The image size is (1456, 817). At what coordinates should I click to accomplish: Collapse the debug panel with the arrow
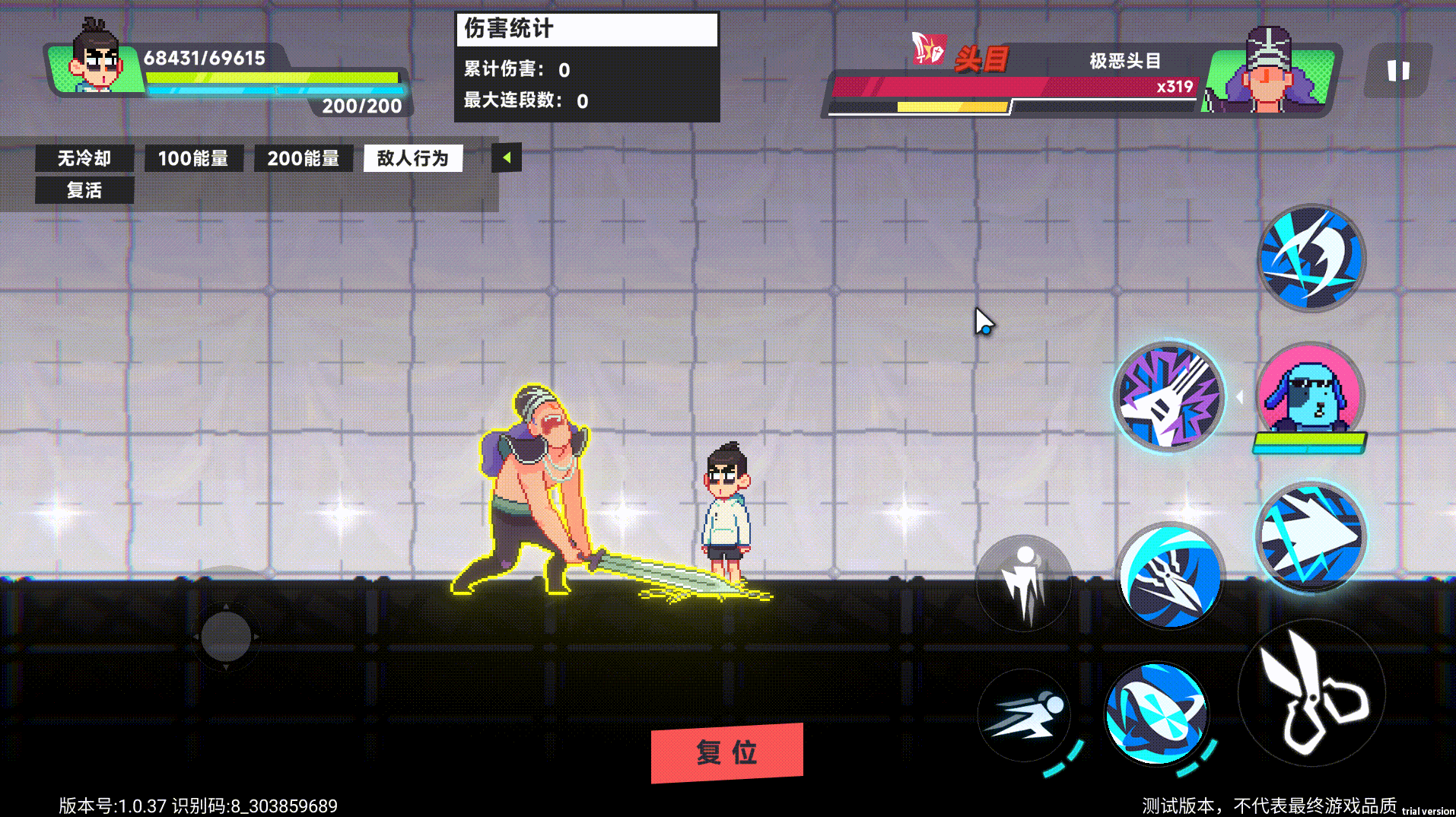pyautogui.click(x=506, y=158)
